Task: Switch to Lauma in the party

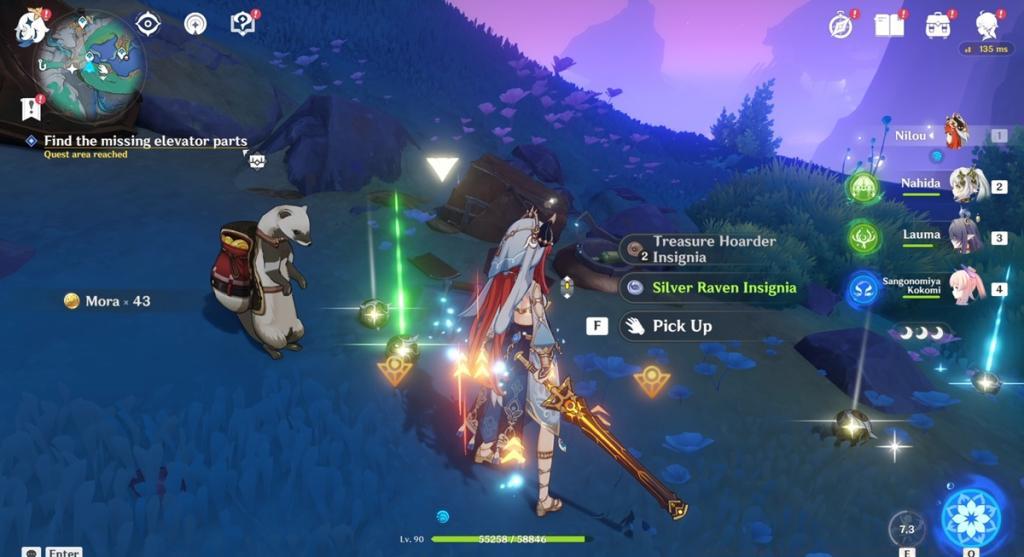Action: tap(967, 237)
